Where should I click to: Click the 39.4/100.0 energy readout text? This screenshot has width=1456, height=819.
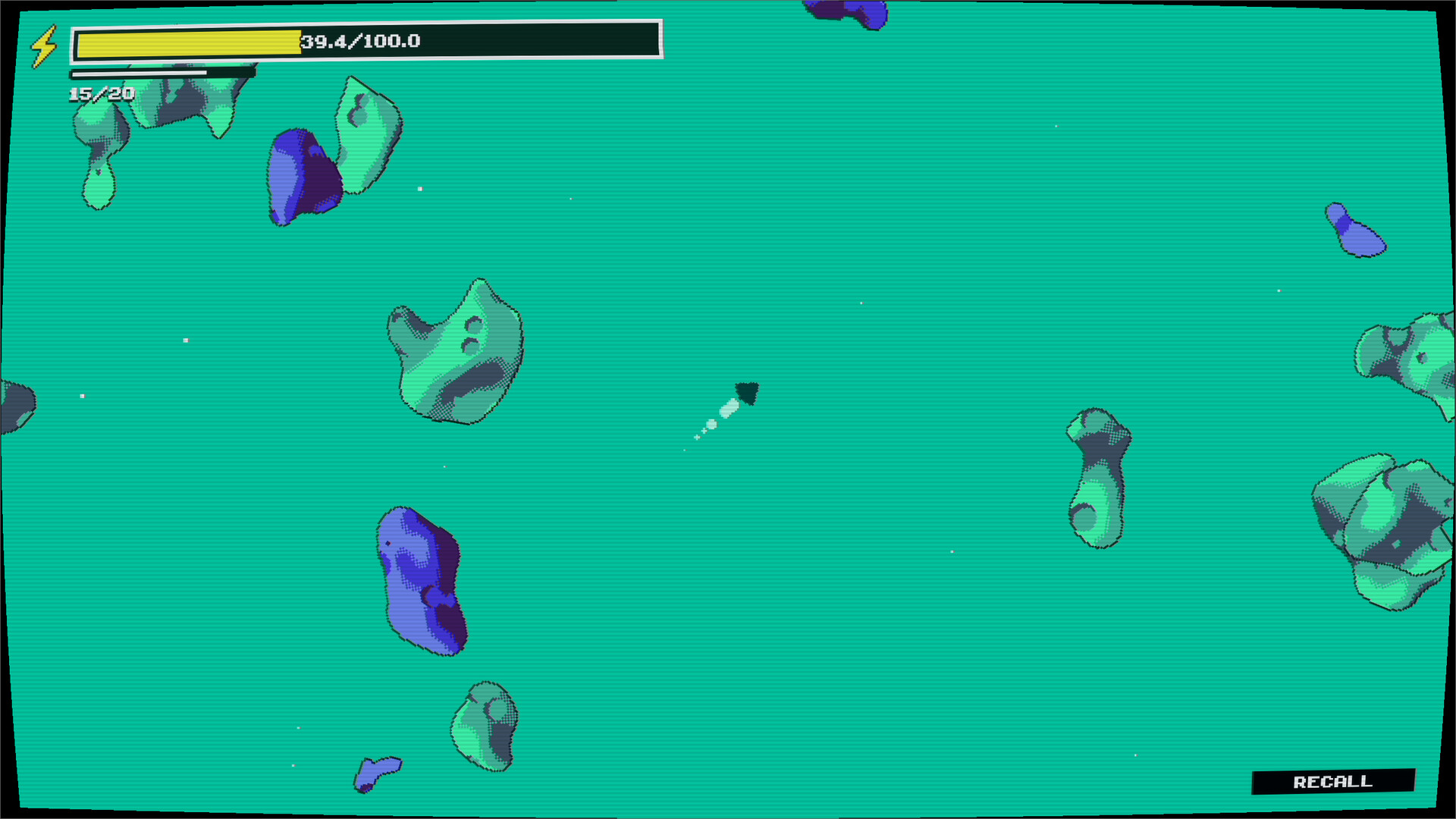[360, 43]
